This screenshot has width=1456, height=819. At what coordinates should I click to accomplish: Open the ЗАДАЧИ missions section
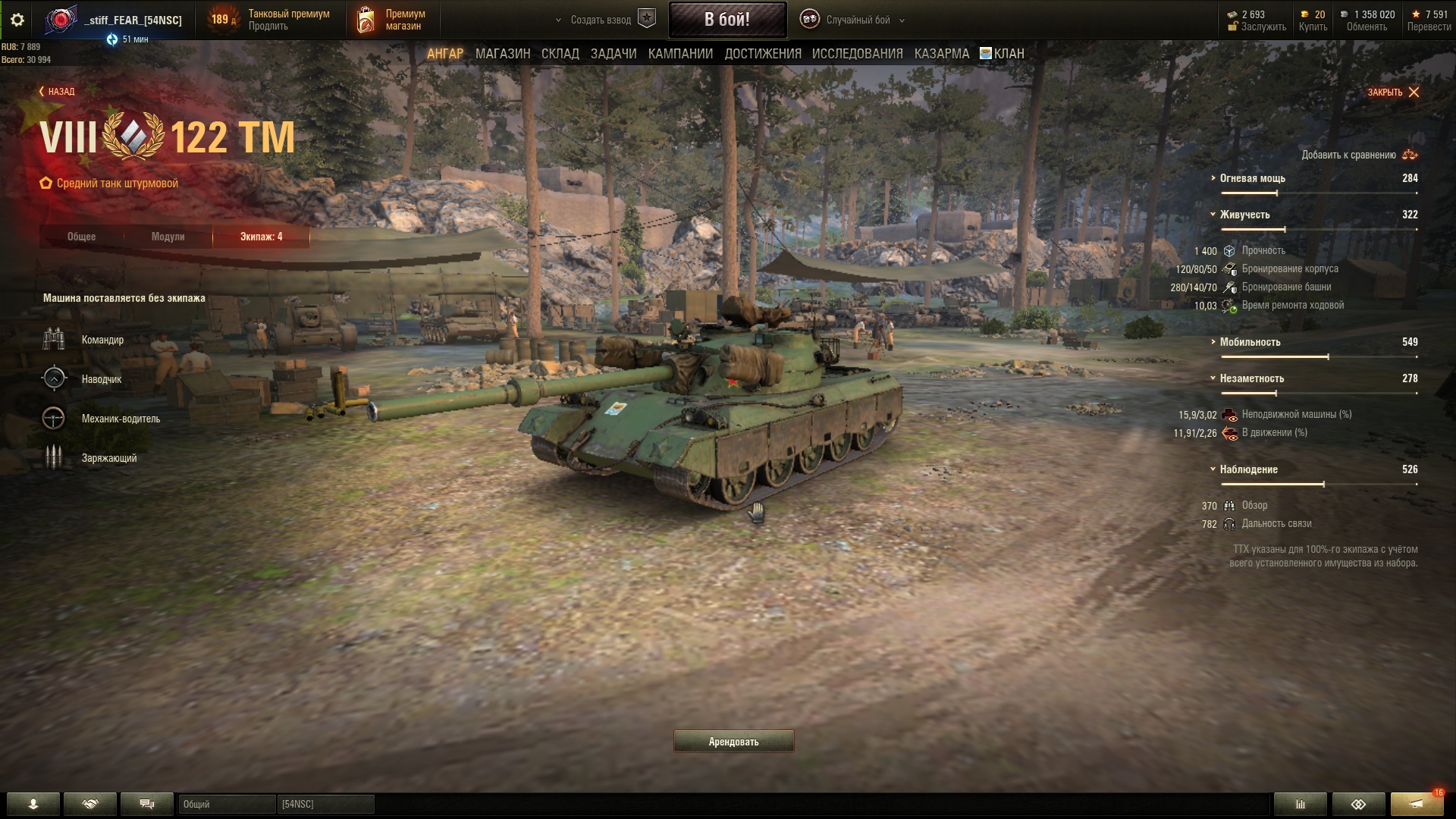coord(613,54)
